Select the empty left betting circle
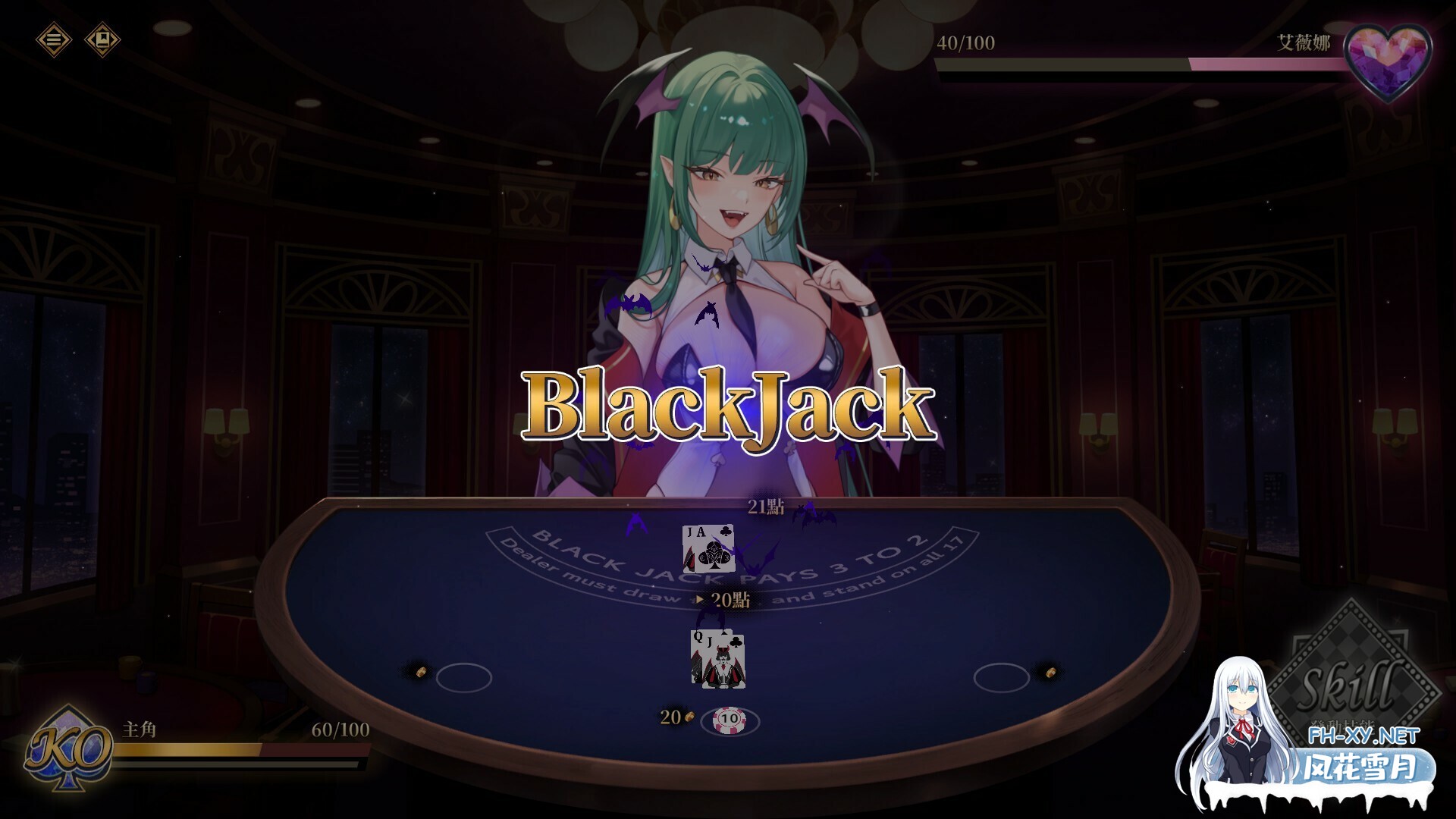 click(x=464, y=677)
